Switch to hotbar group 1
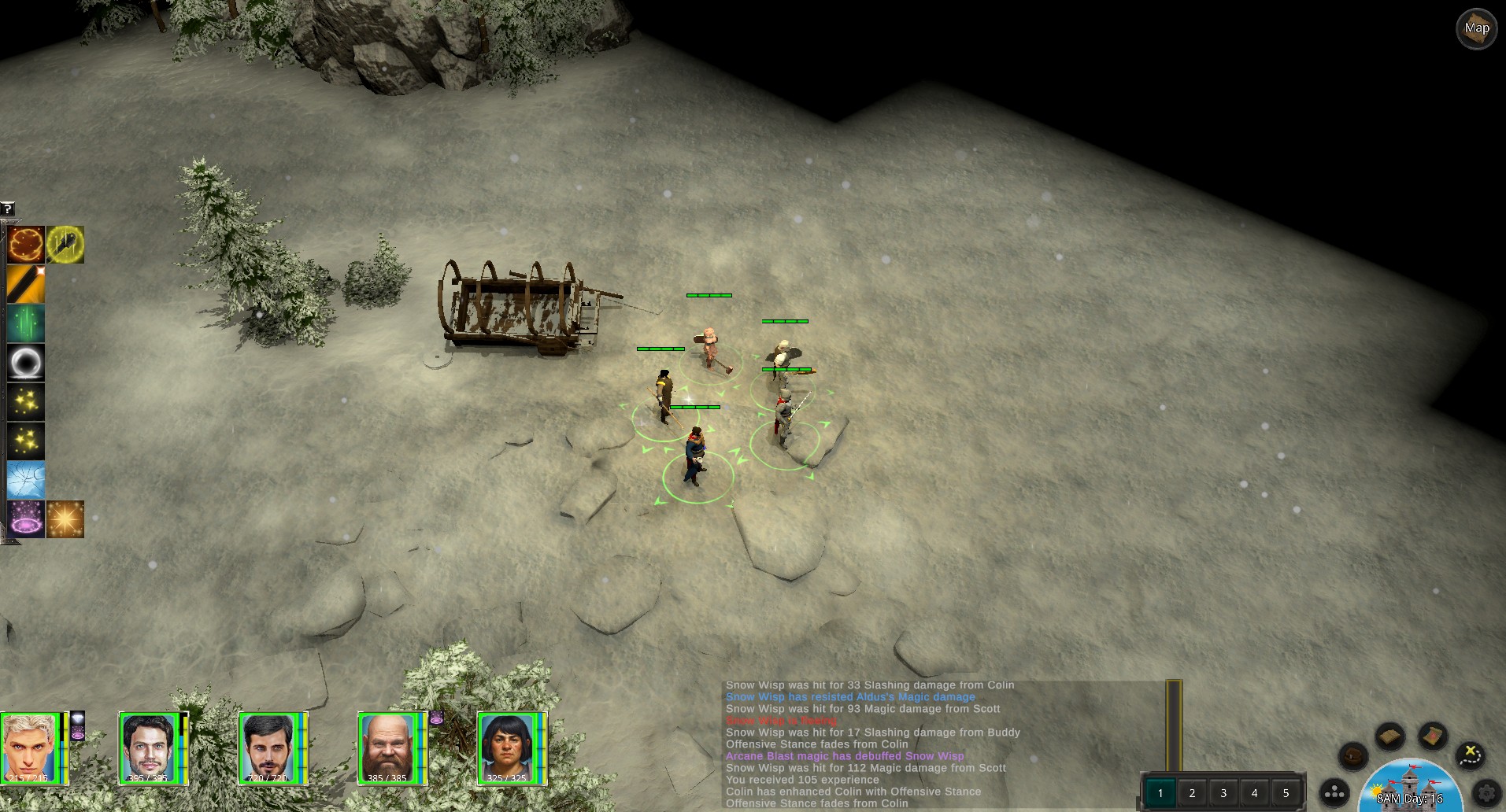The image size is (1506, 812). pyautogui.click(x=1160, y=792)
